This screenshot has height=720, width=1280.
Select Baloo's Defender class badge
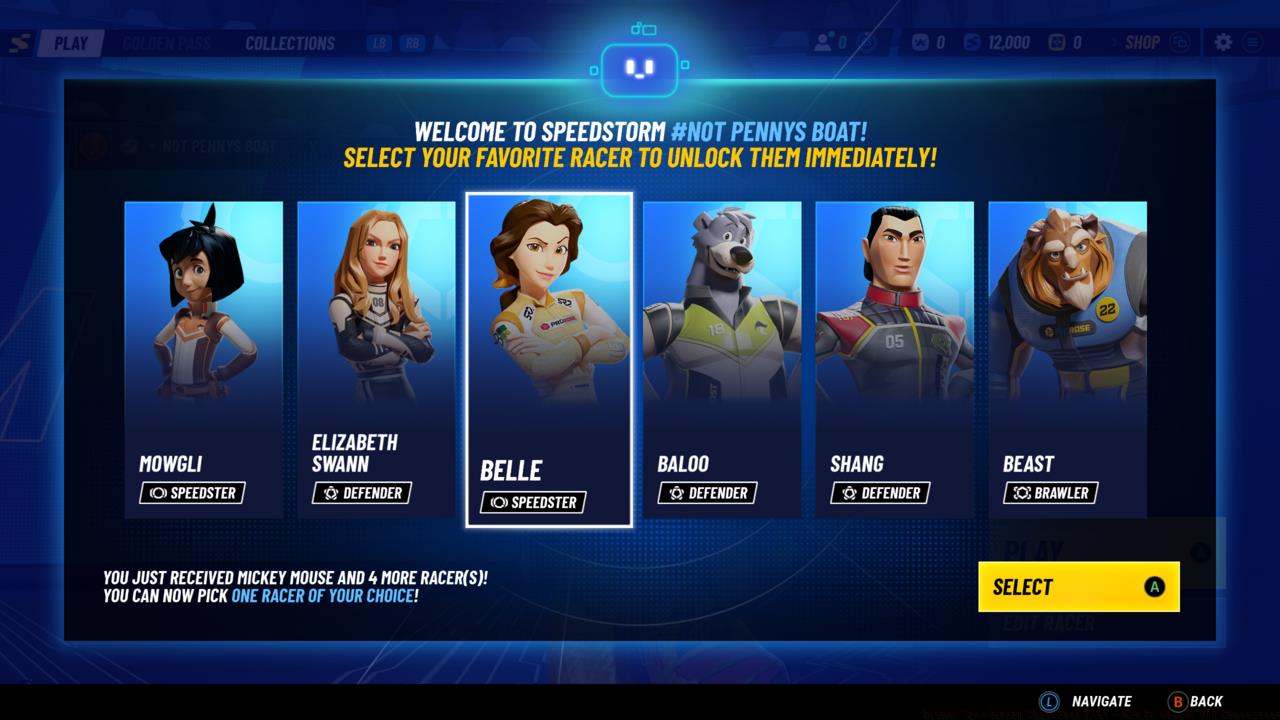tap(707, 493)
